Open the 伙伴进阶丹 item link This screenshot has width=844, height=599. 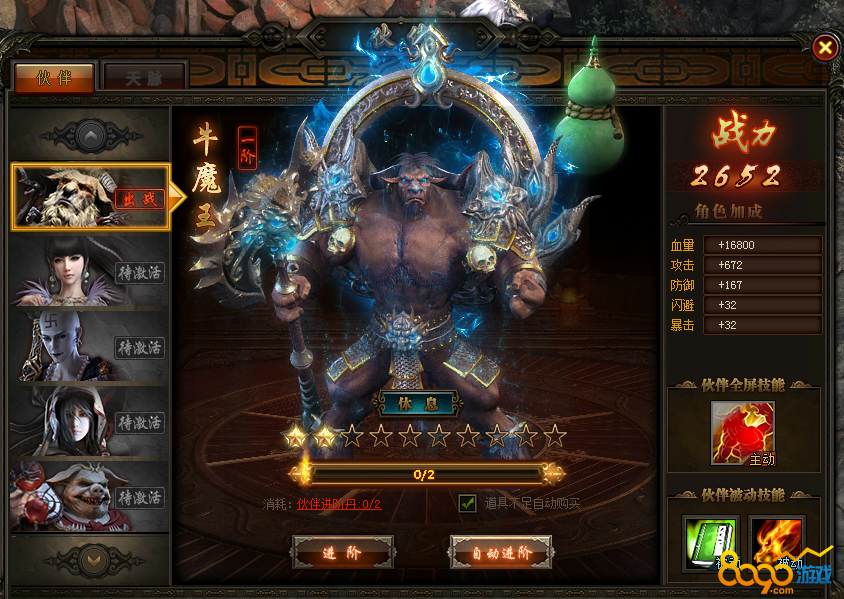coord(339,504)
